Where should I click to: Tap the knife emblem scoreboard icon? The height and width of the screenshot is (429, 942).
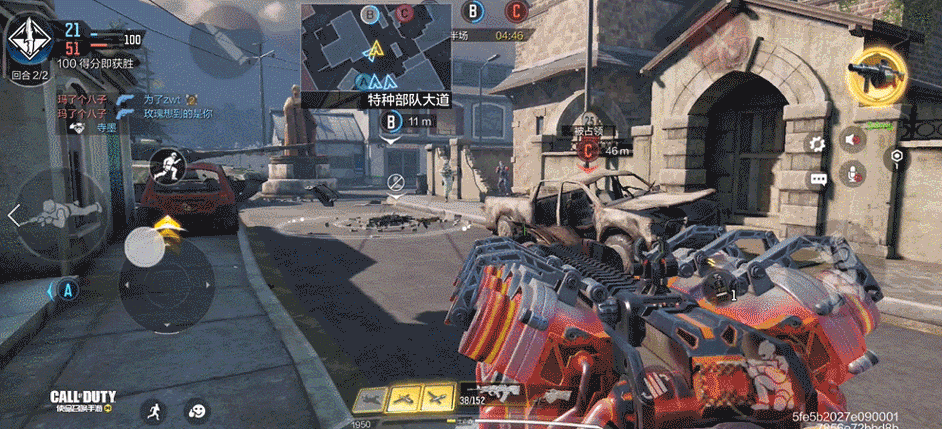[30, 40]
